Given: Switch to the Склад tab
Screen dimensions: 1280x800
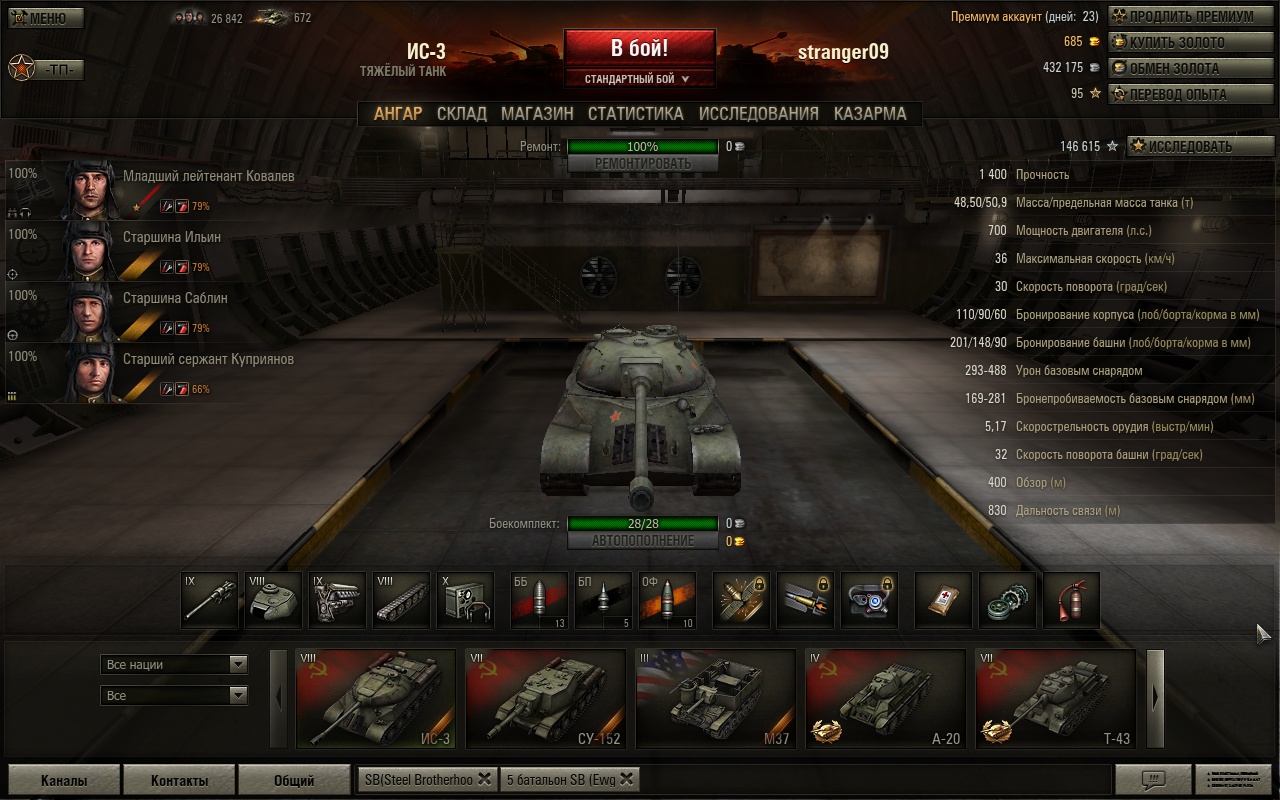Looking at the screenshot, I should pyautogui.click(x=461, y=114).
